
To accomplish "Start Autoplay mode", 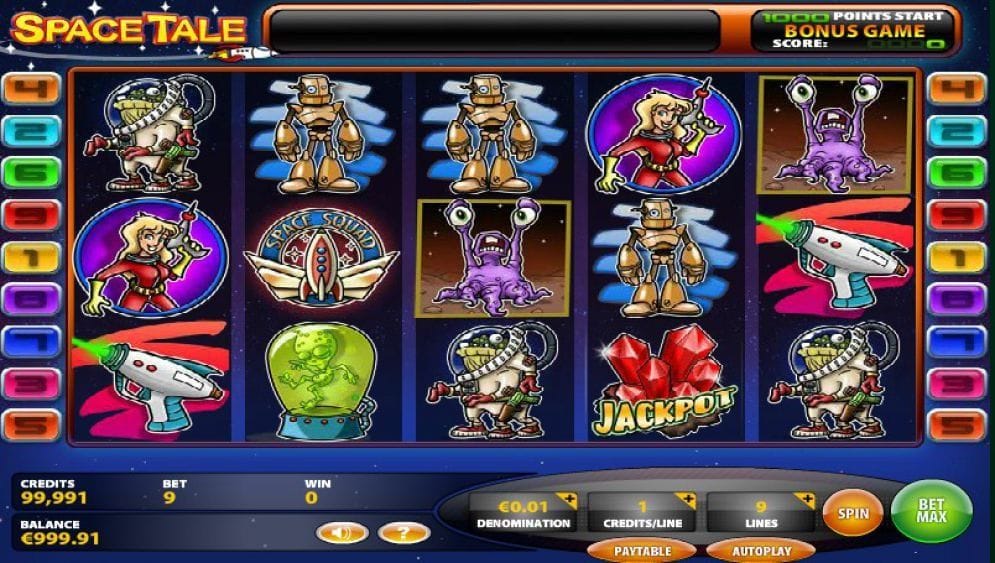I will tap(761, 550).
